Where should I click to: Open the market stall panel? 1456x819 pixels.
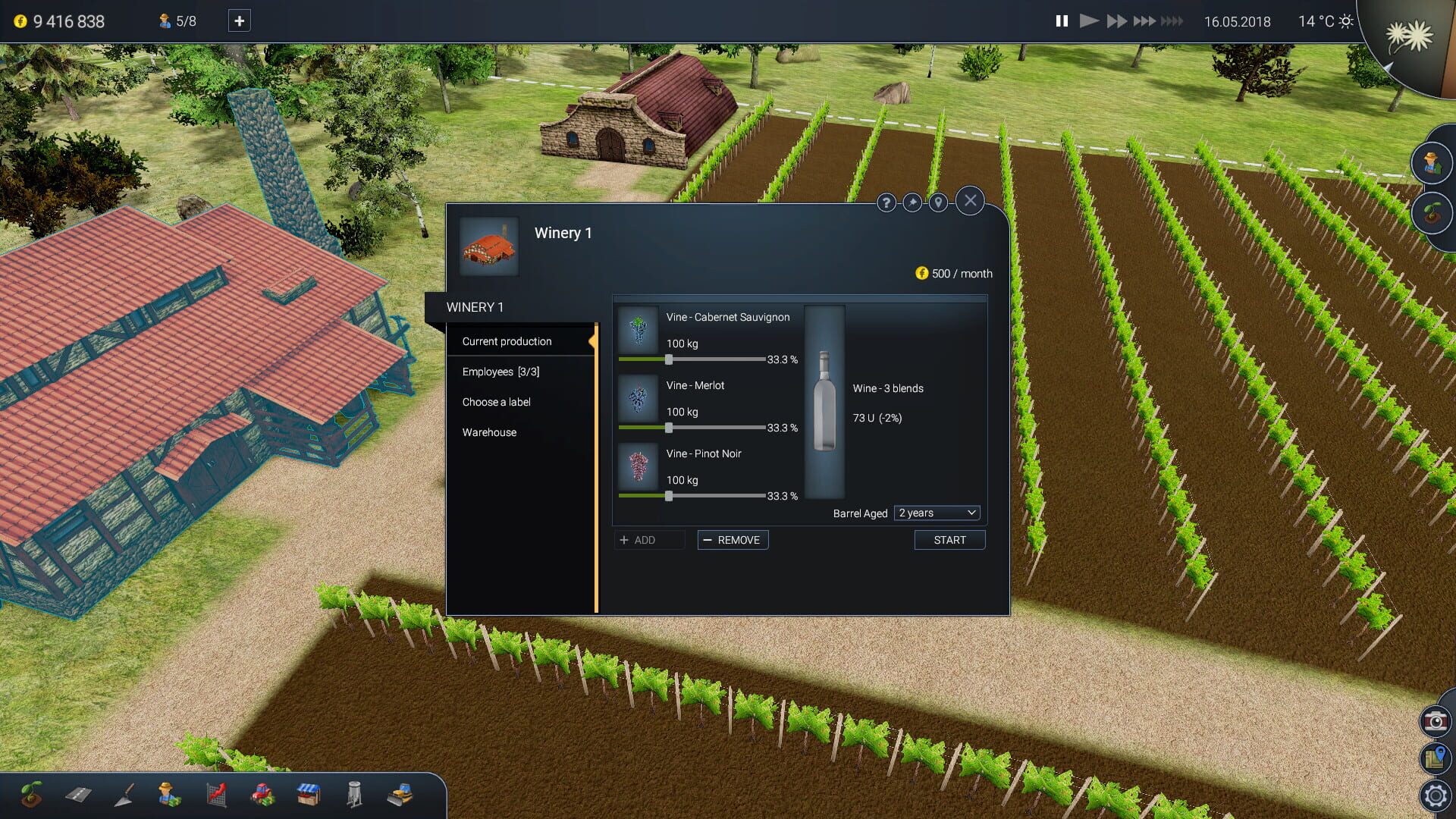[x=309, y=795]
